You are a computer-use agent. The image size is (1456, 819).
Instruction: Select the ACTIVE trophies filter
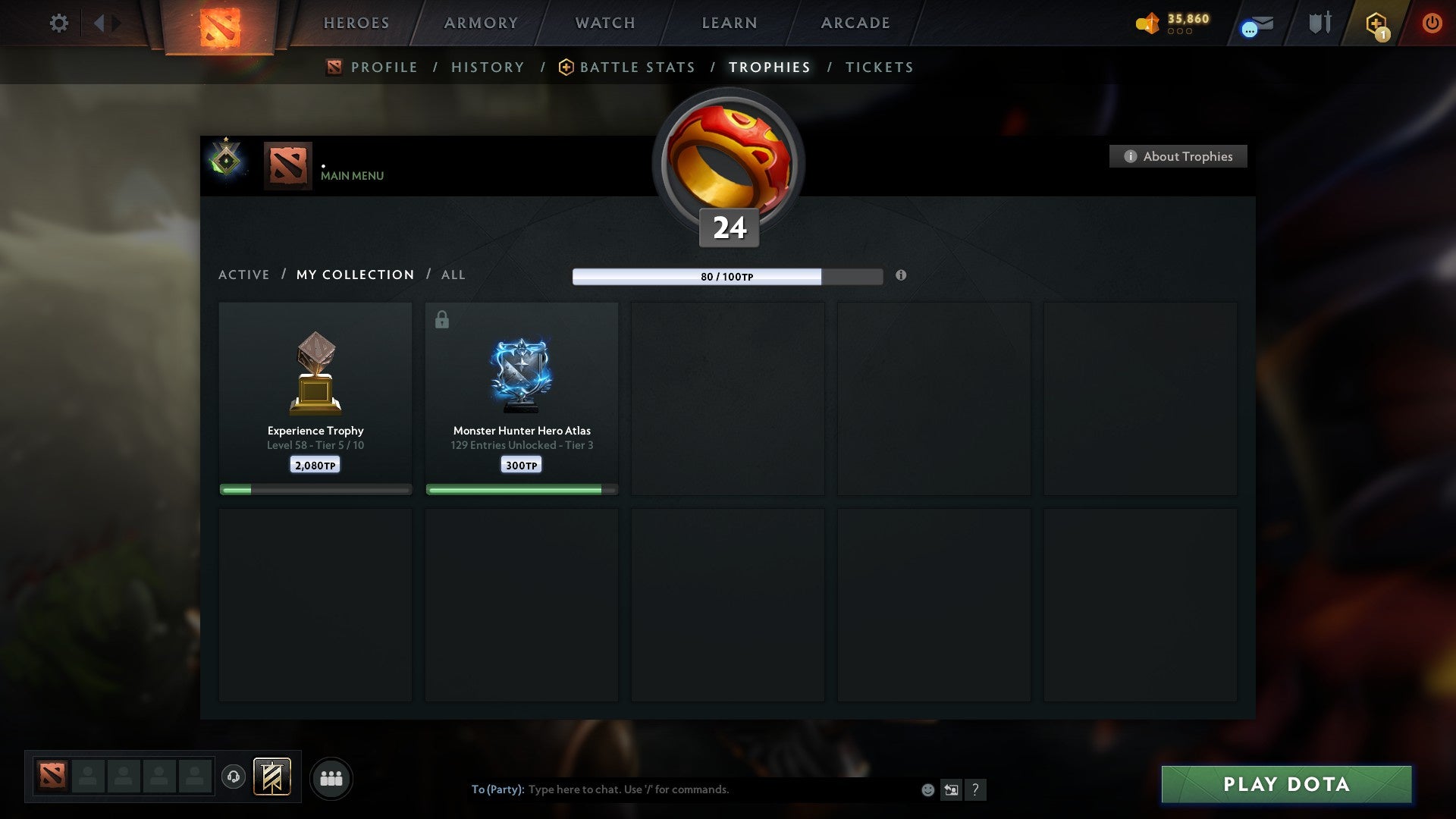244,275
